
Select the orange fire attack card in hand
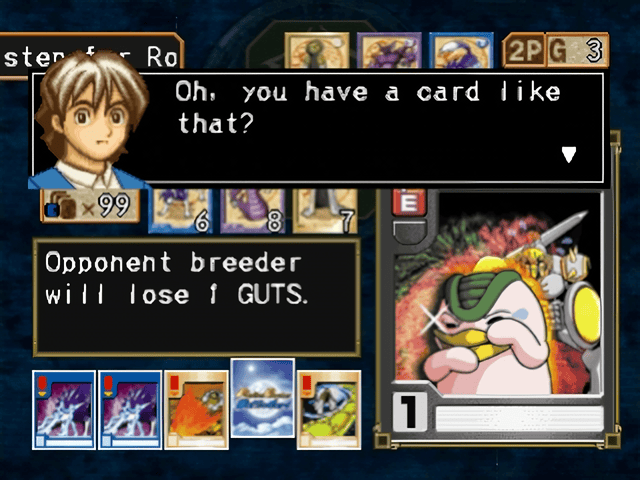pos(196,410)
